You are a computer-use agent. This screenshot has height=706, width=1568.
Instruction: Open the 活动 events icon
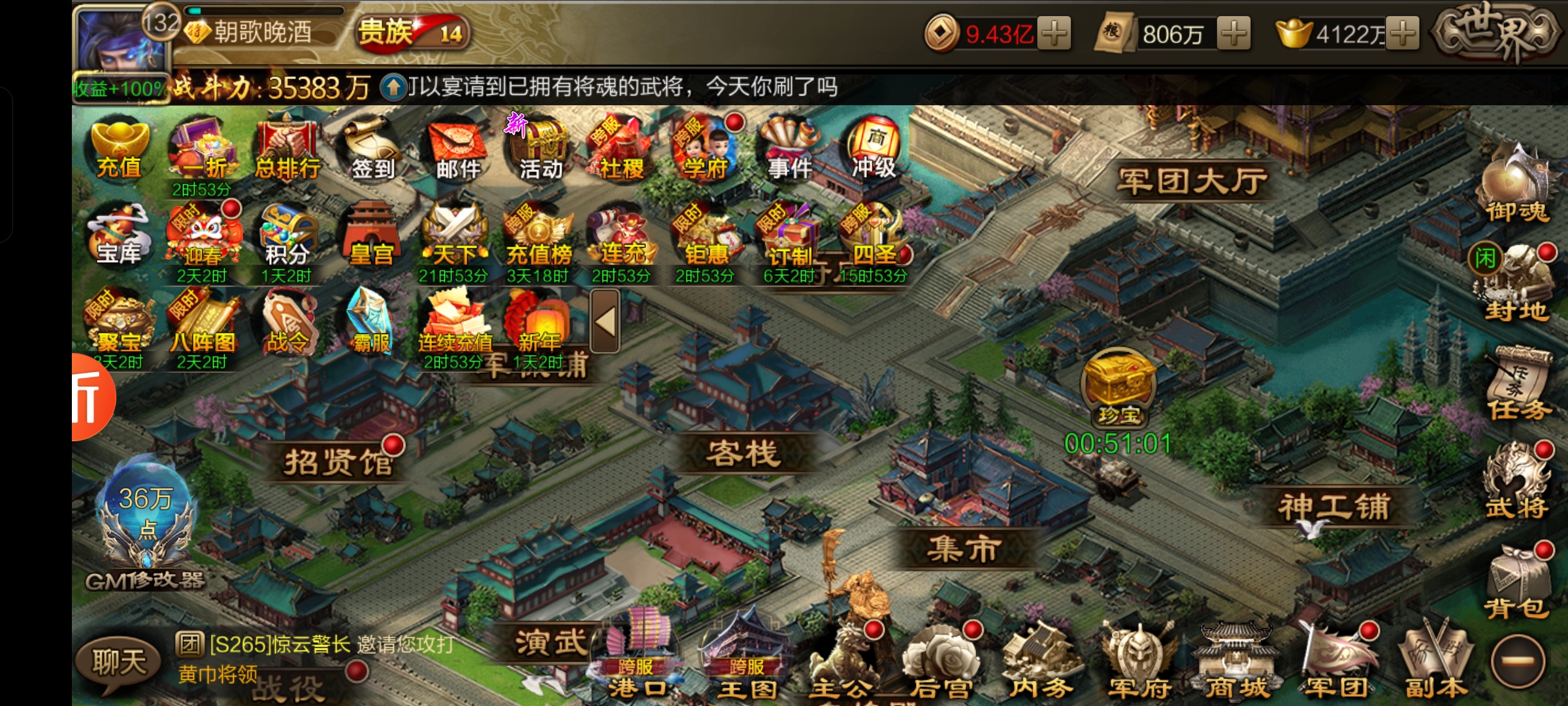pos(540,149)
